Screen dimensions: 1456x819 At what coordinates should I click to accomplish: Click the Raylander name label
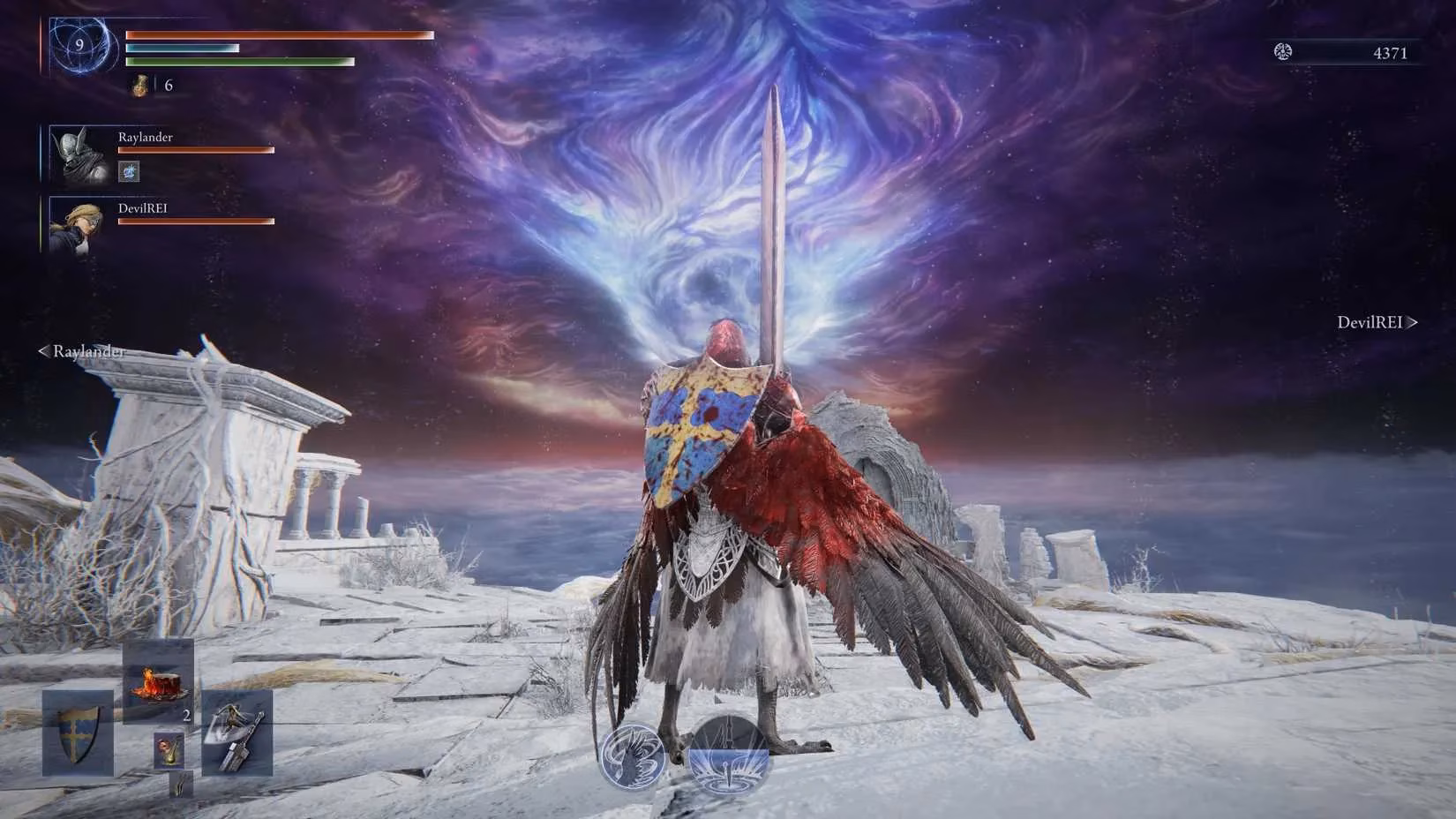146,137
